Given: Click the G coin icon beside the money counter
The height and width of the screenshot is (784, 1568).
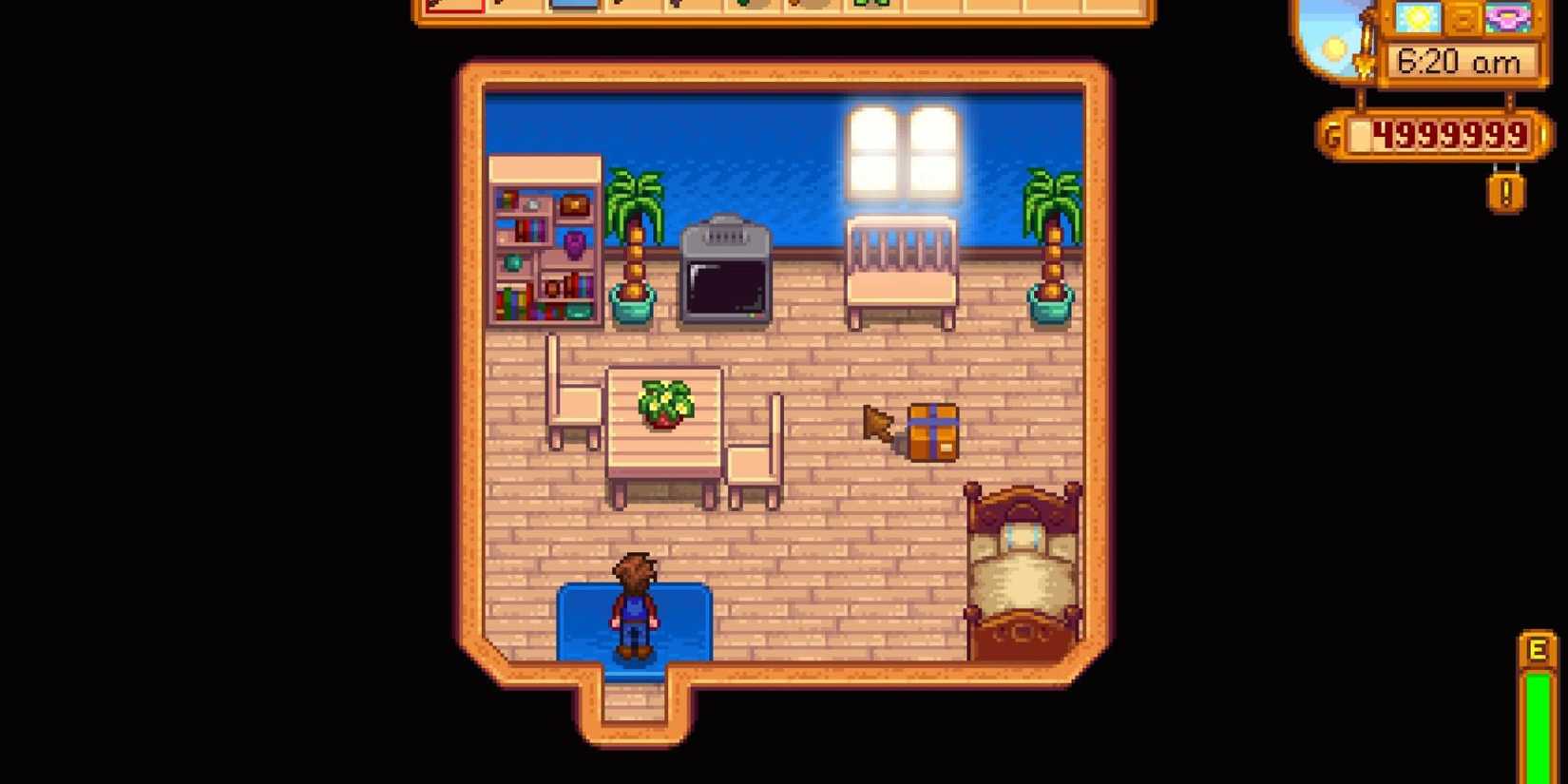Looking at the screenshot, I should click(1335, 133).
